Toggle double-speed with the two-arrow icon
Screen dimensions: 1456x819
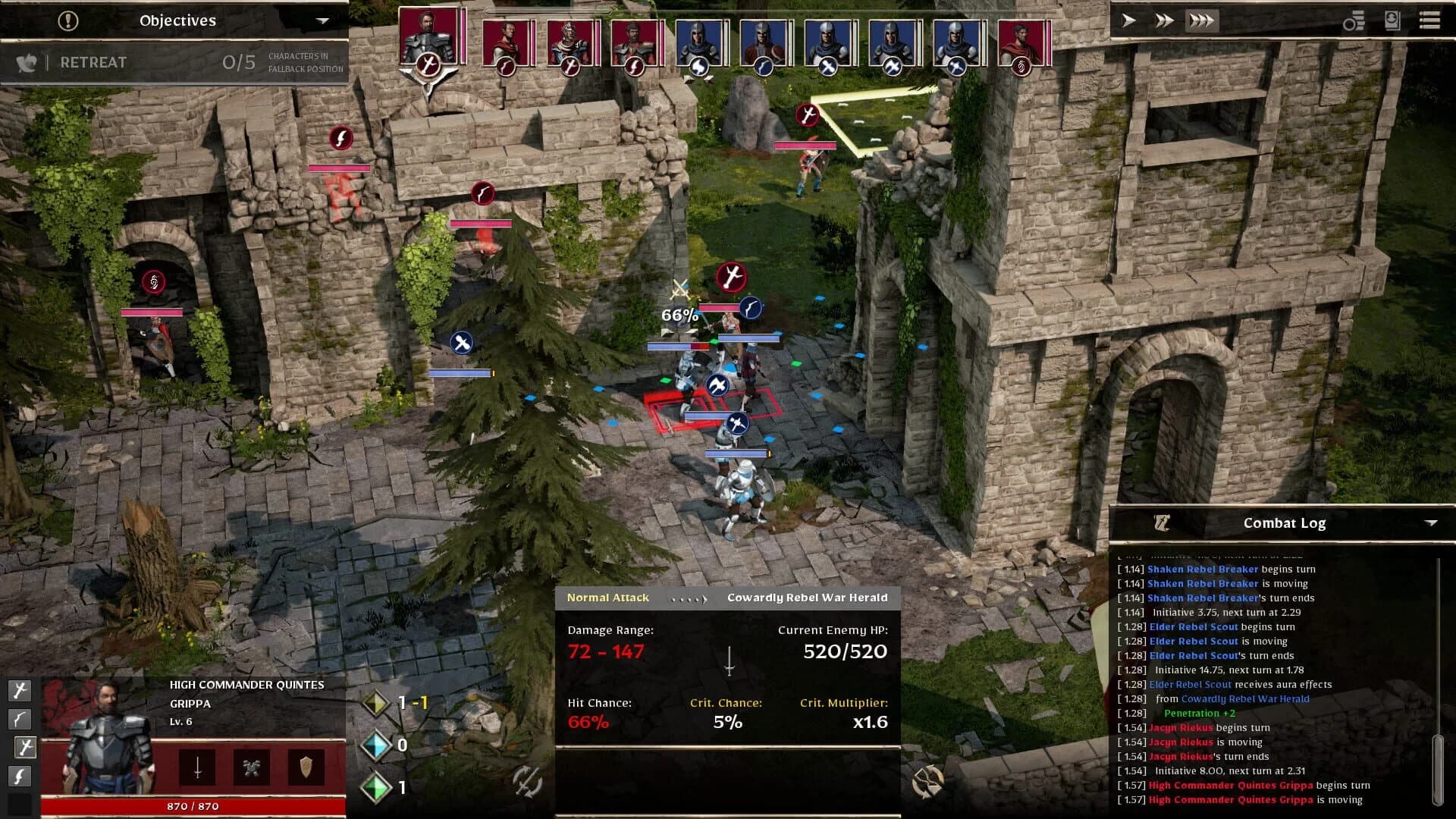point(1163,20)
